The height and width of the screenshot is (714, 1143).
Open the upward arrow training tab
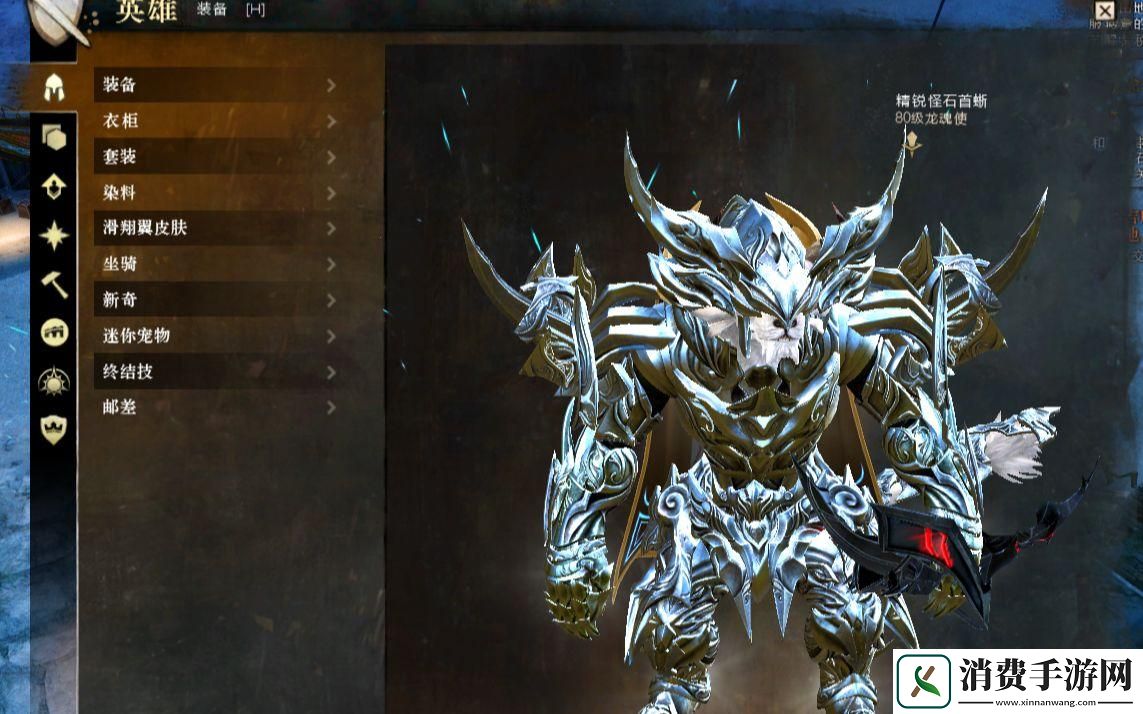pyautogui.click(x=54, y=186)
